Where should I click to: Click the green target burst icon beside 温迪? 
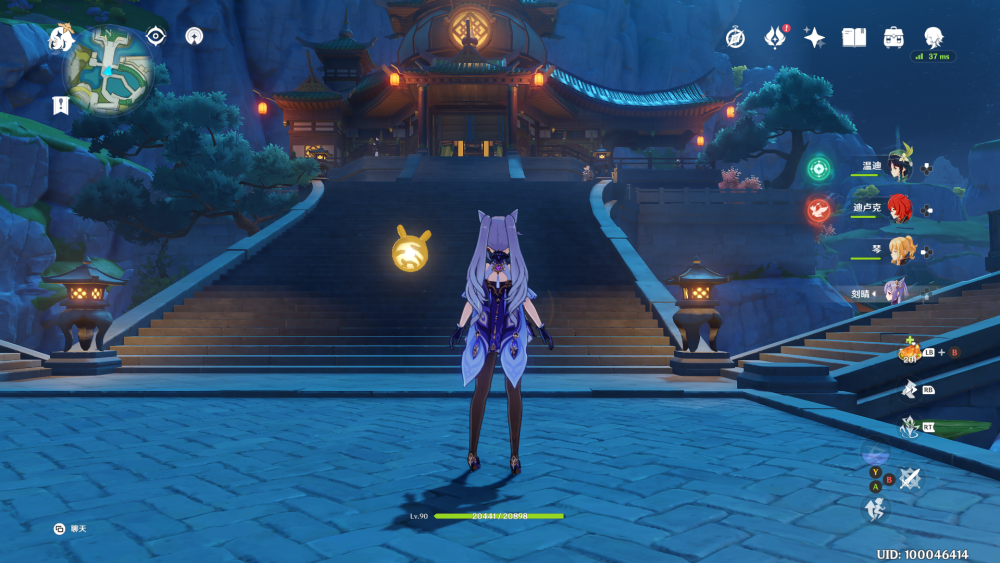click(x=820, y=168)
